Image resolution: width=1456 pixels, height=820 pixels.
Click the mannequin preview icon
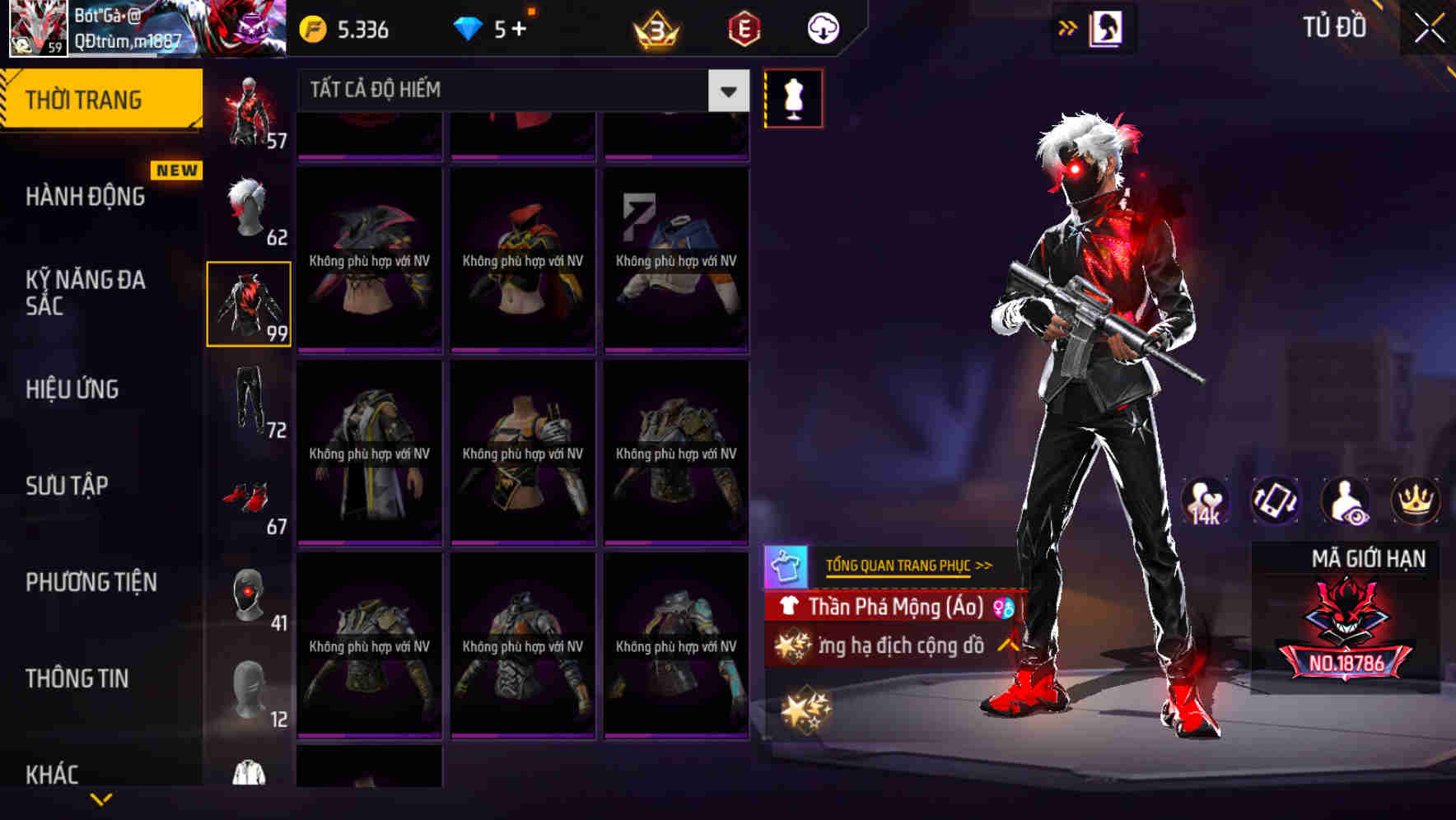[x=793, y=98]
